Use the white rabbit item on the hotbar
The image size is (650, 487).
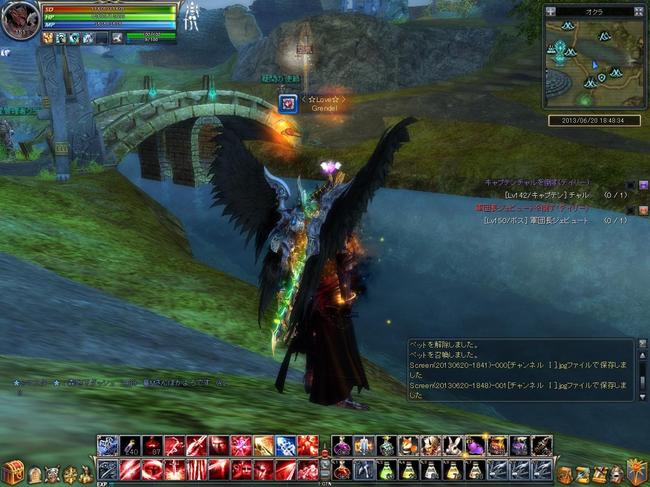(454, 446)
